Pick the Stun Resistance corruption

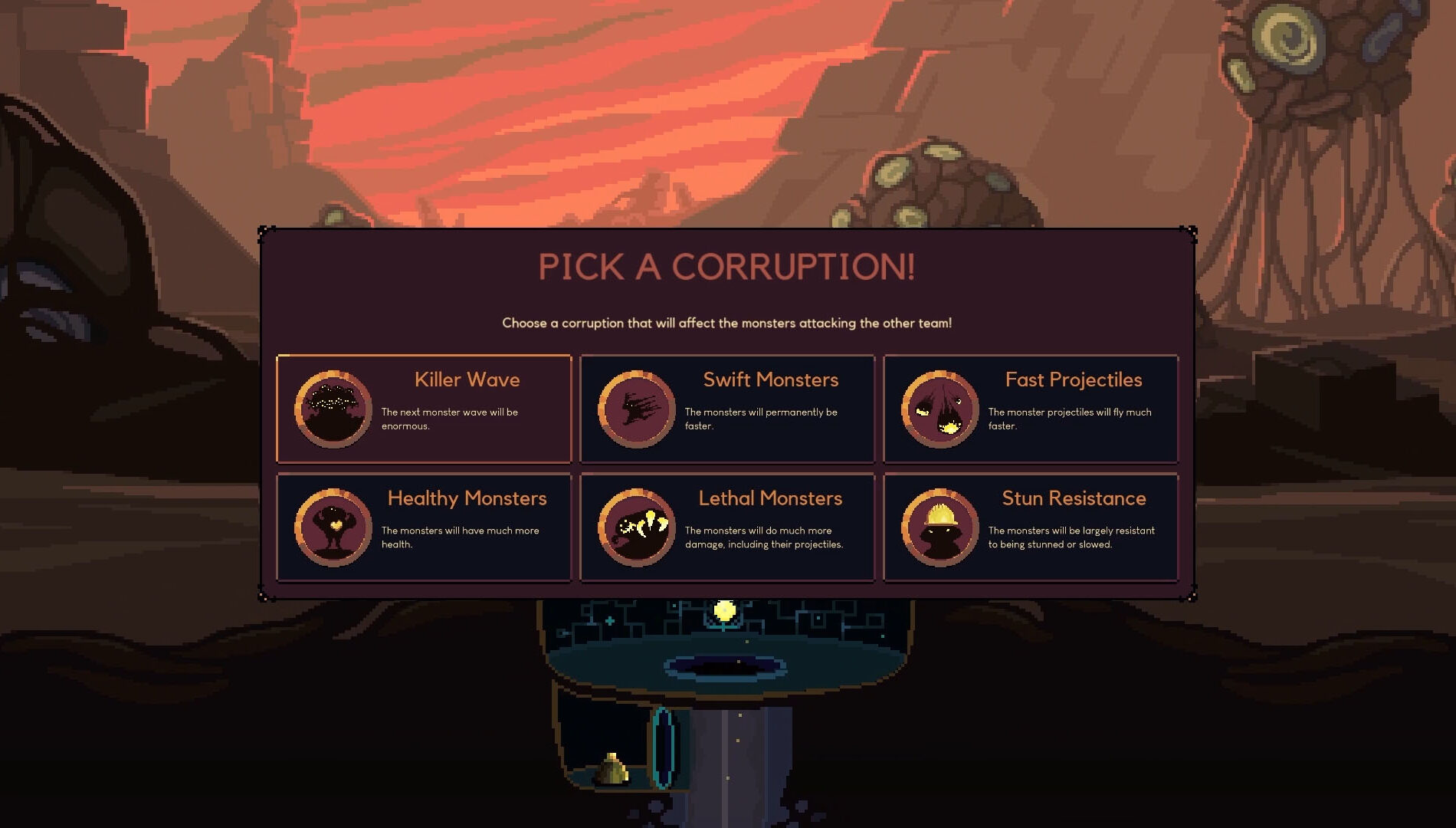pyautogui.click(x=1031, y=527)
